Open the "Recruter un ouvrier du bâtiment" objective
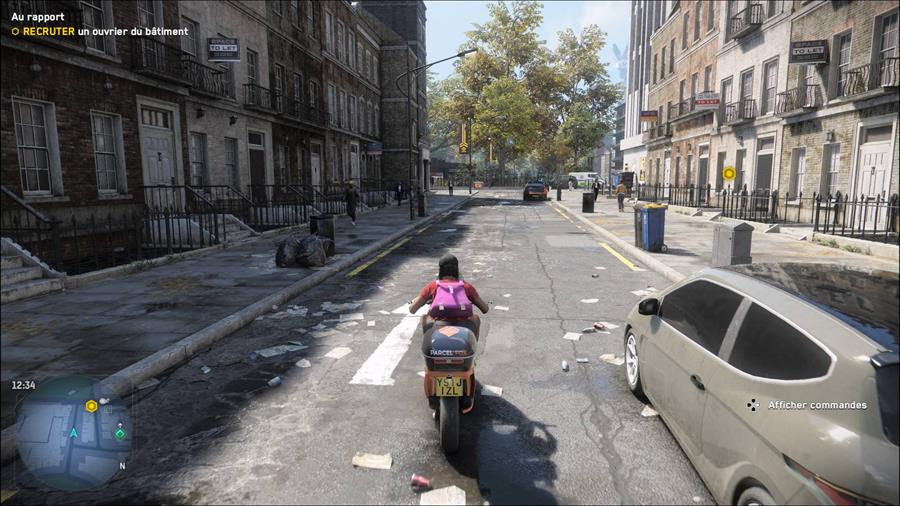The image size is (900, 506). pos(100,31)
